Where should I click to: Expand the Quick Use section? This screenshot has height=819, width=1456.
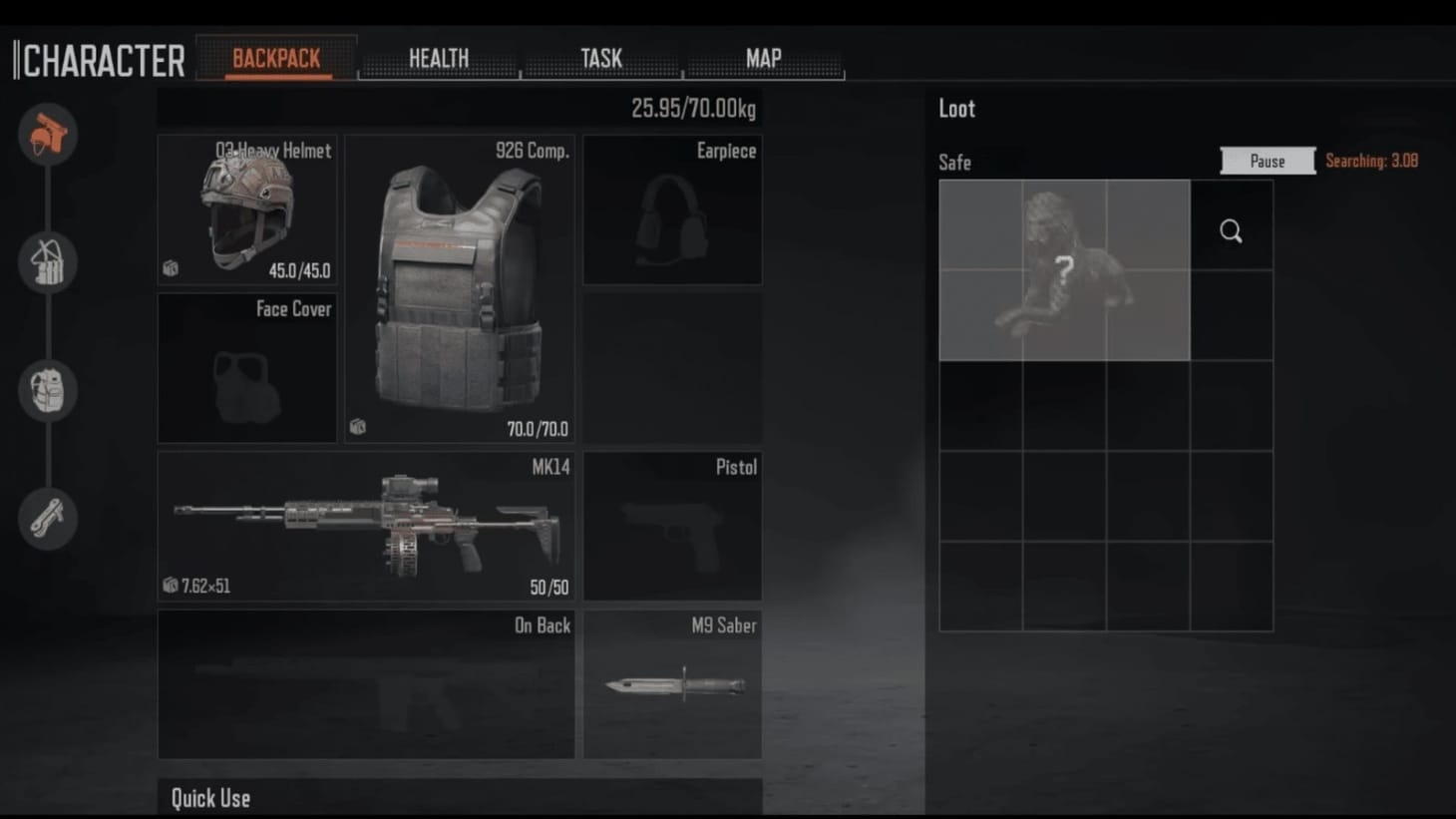[x=209, y=797]
